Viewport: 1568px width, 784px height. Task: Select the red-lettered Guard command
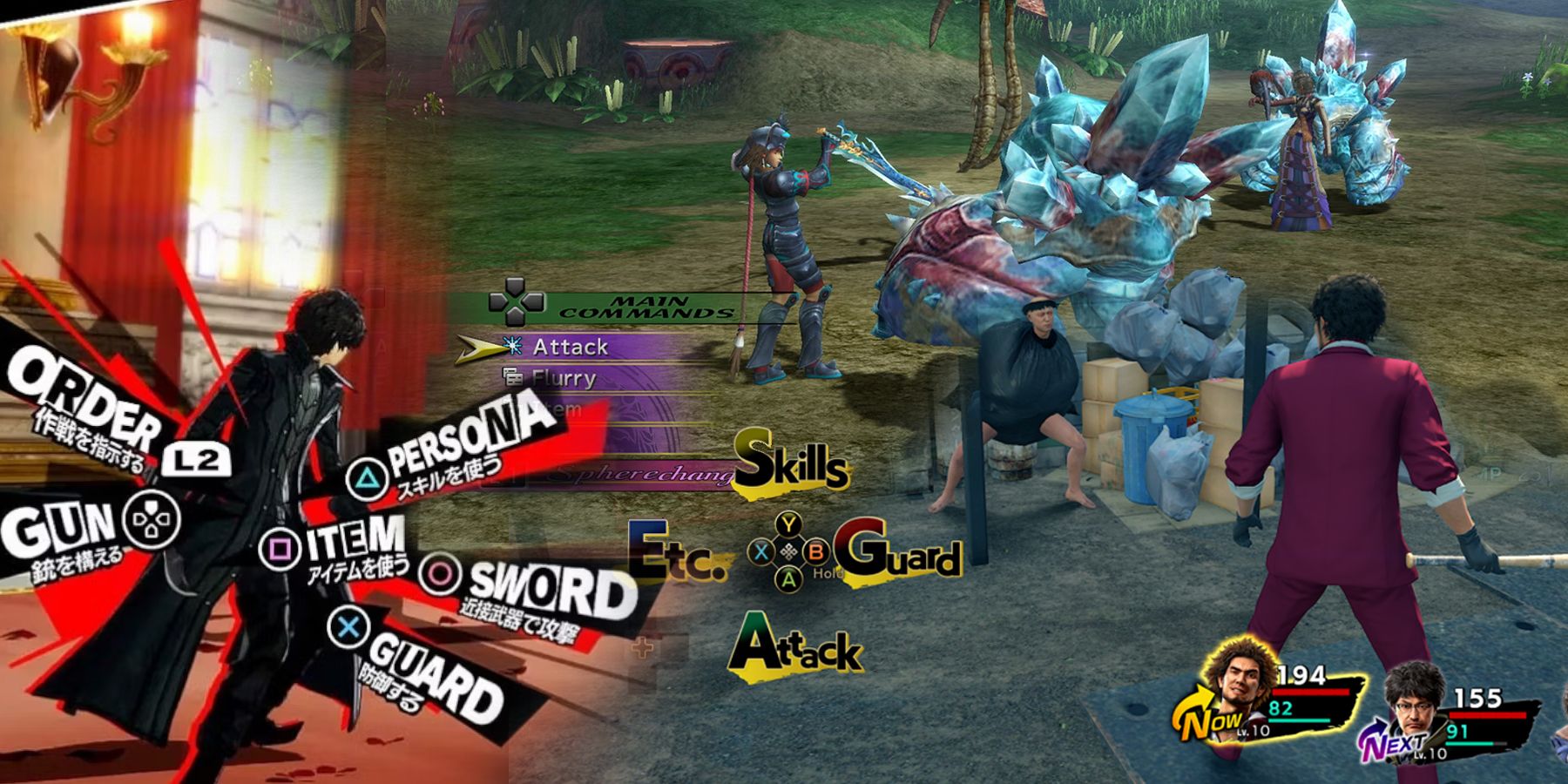[898, 551]
